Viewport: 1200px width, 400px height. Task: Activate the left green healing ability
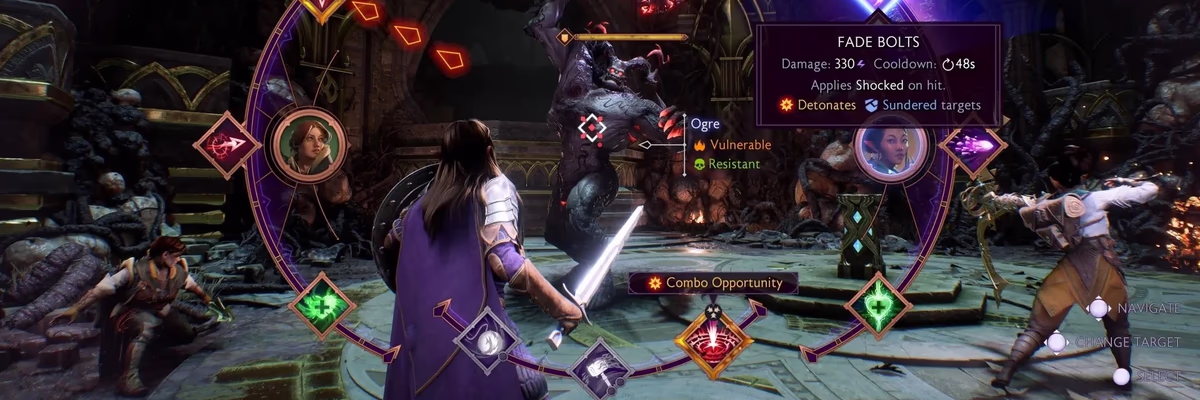point(324,305)
